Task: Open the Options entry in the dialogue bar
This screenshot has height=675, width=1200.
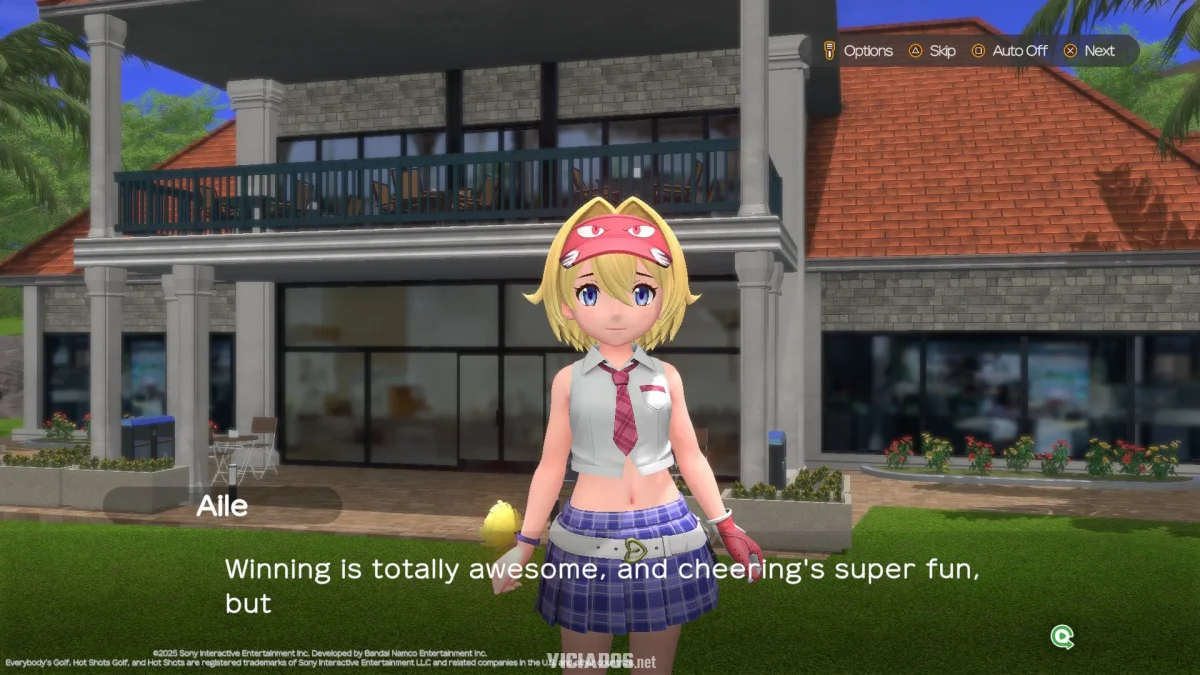Action: (858, 51)
